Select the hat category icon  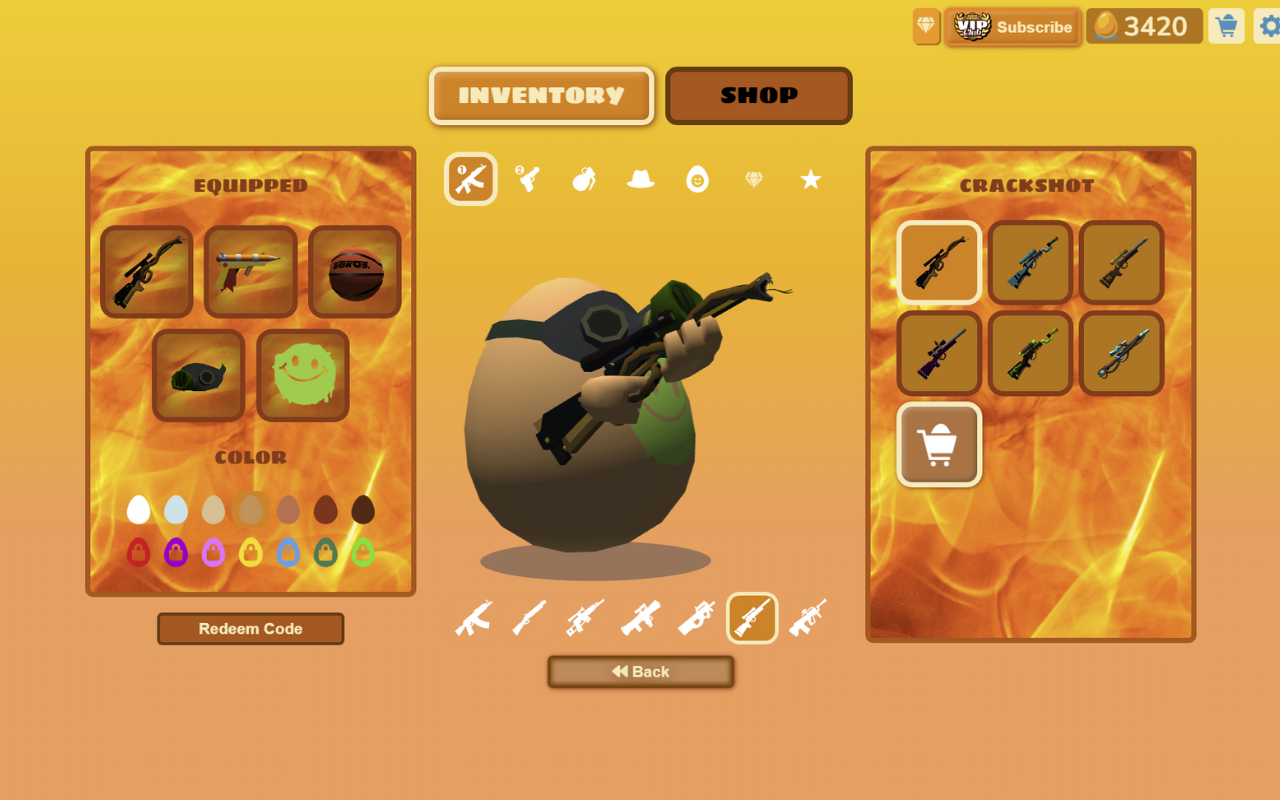[640, 179]
